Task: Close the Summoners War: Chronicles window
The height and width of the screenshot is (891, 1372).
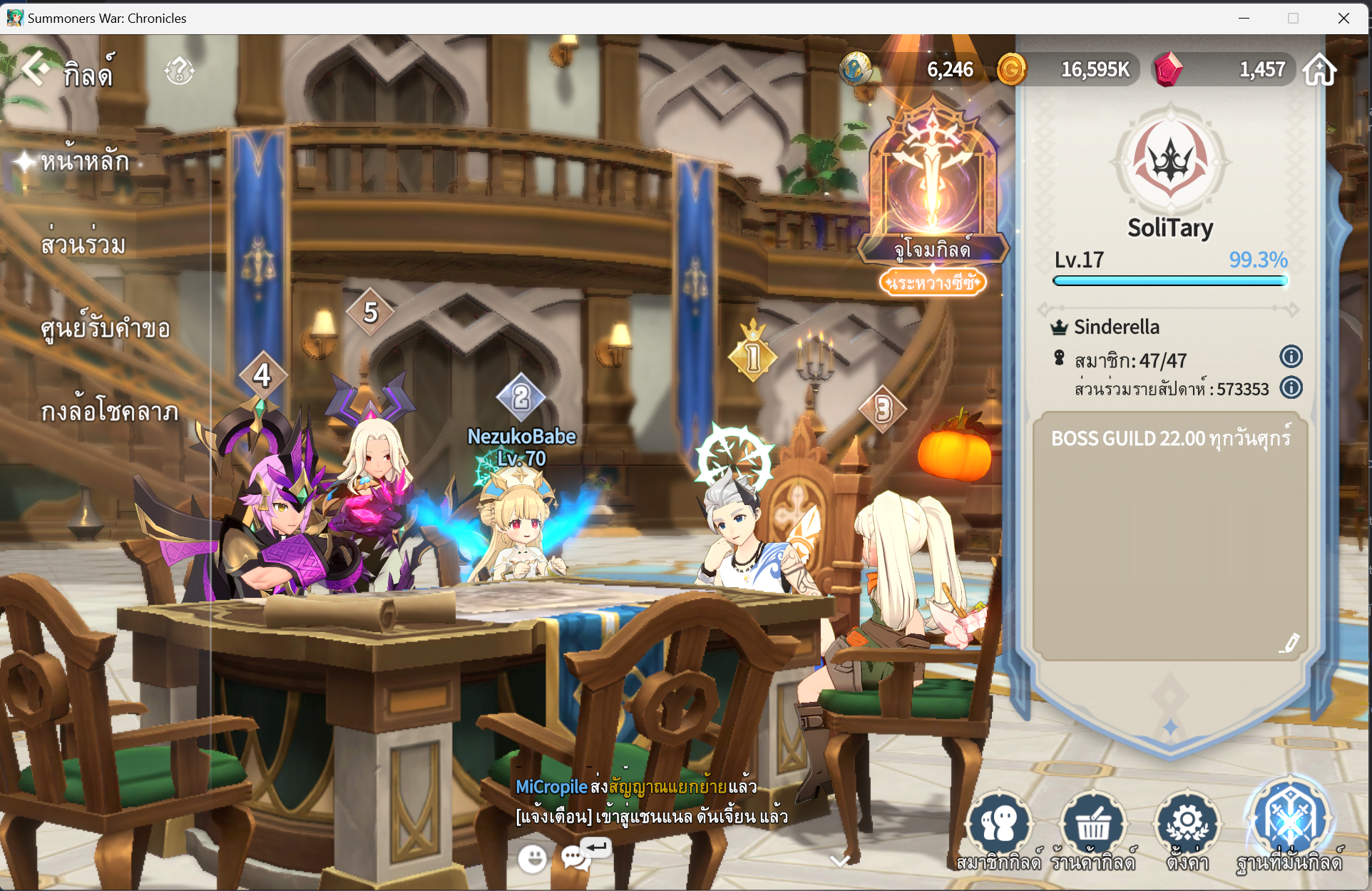Action: (1343, 18)
